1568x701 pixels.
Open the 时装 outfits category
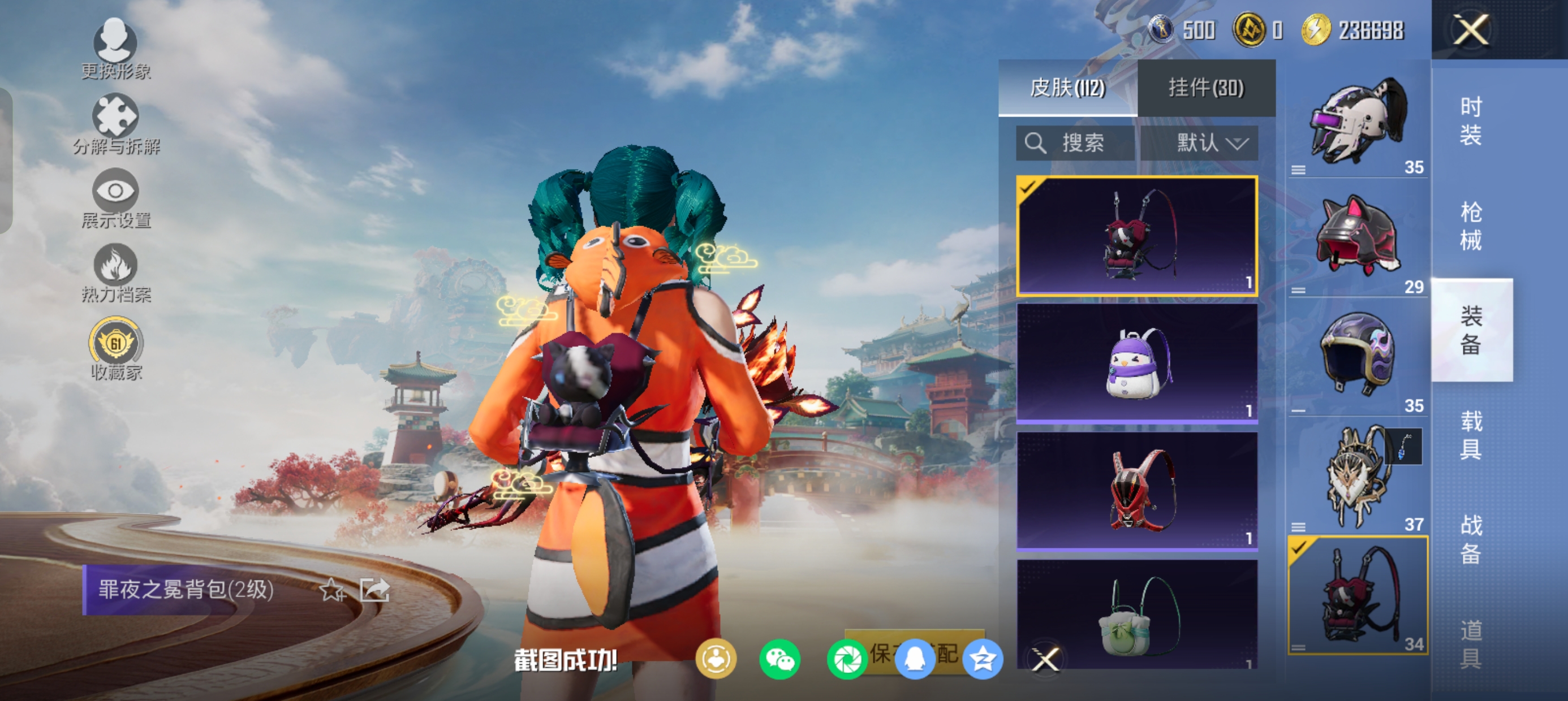pyautogui.click(x=1471, y=121)
